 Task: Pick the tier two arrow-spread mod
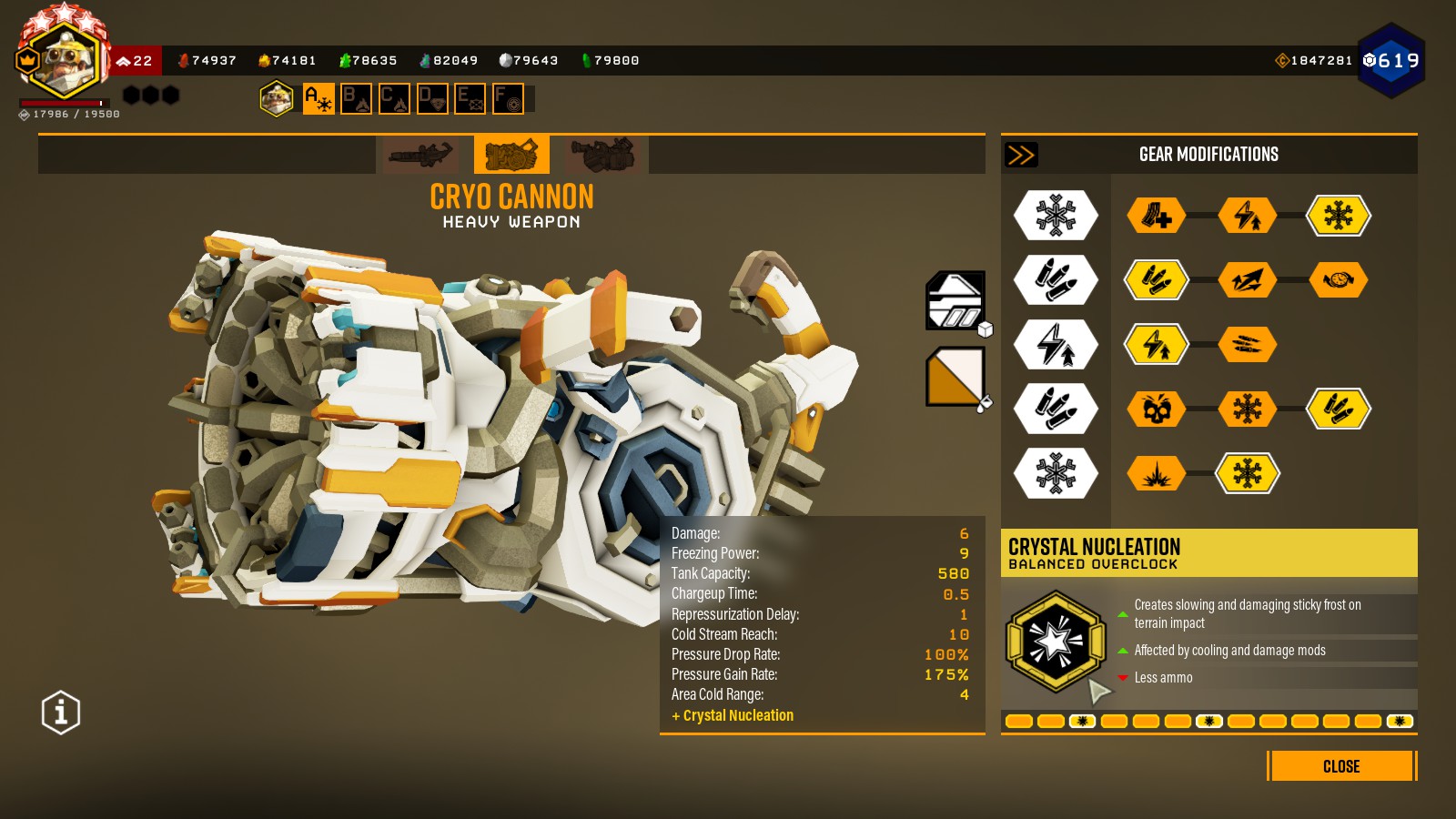click(x=1248, y=280)
